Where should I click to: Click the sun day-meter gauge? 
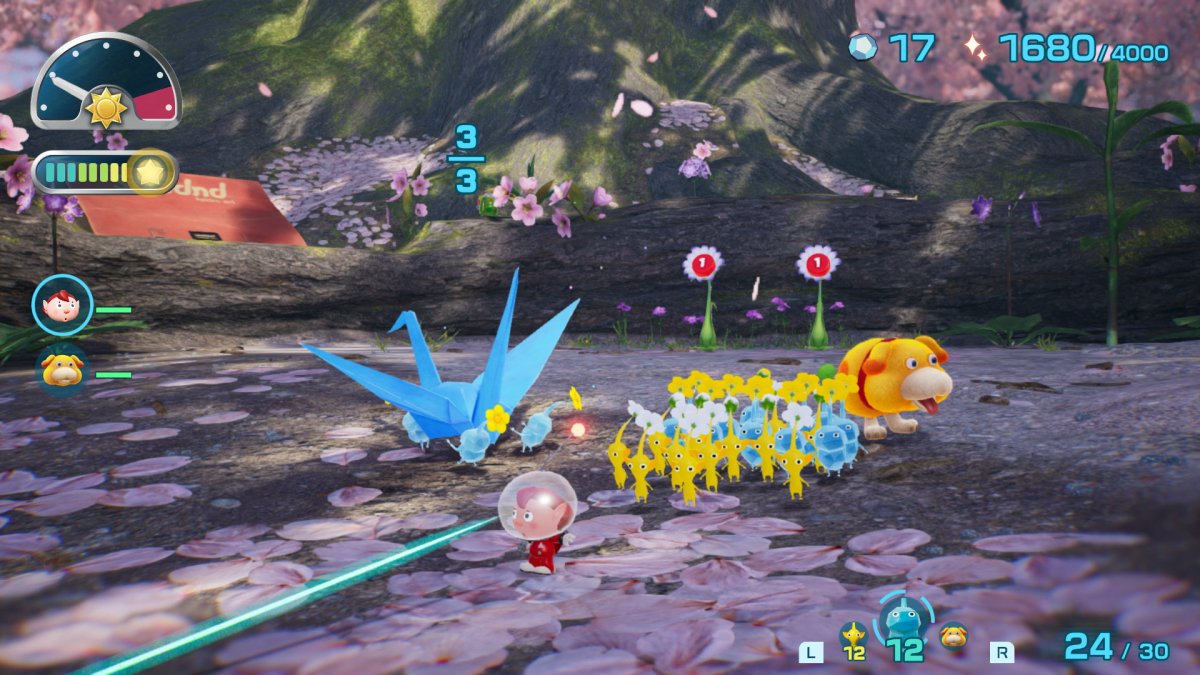(105, 84)
